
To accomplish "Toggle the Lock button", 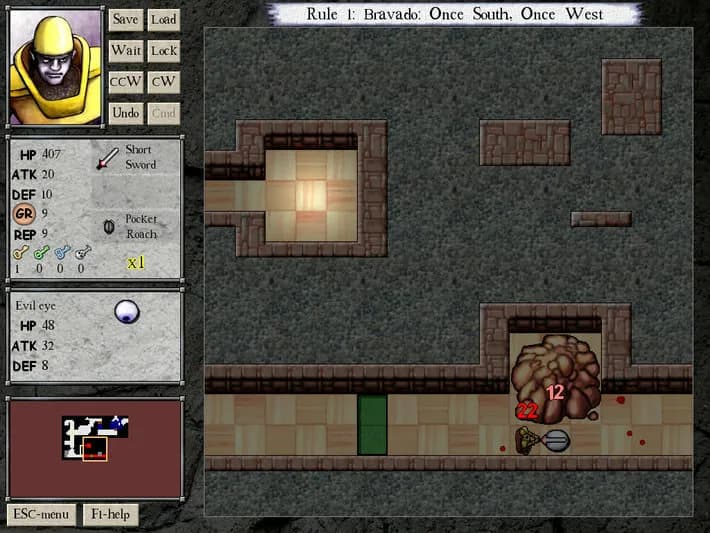I will coord(163,50).
